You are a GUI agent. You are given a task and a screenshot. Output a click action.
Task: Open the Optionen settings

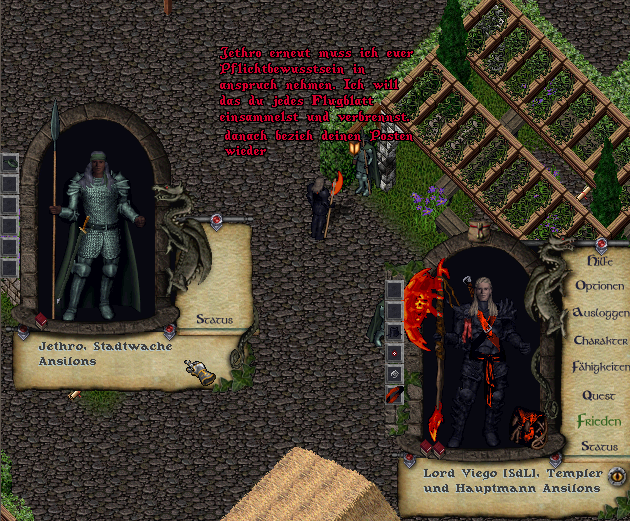[x=600, y=286]
